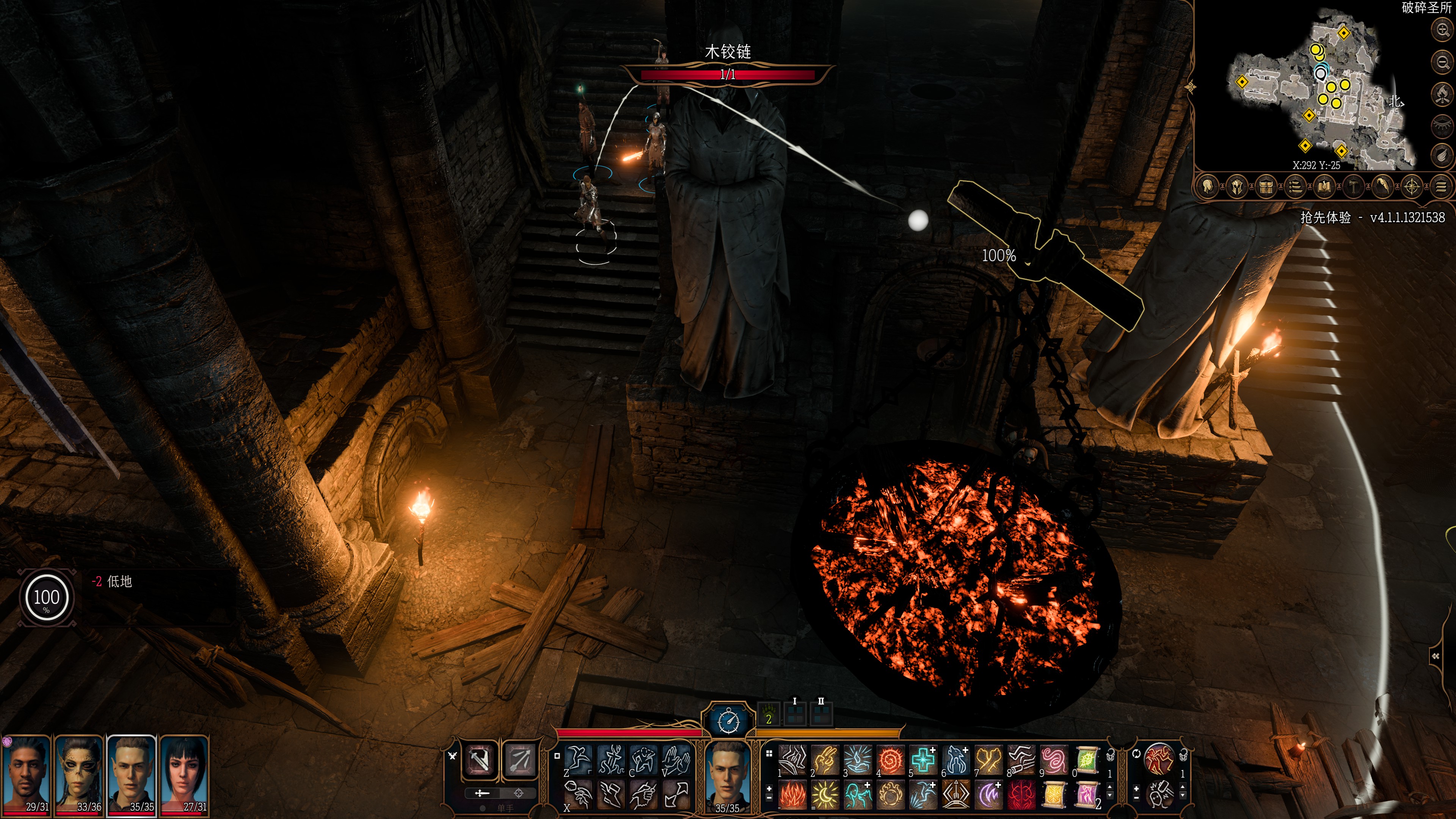The width and height of the screenshot is (1456, 819).
Task: Cast the teal healing cross spell
Action: point(923,759)
